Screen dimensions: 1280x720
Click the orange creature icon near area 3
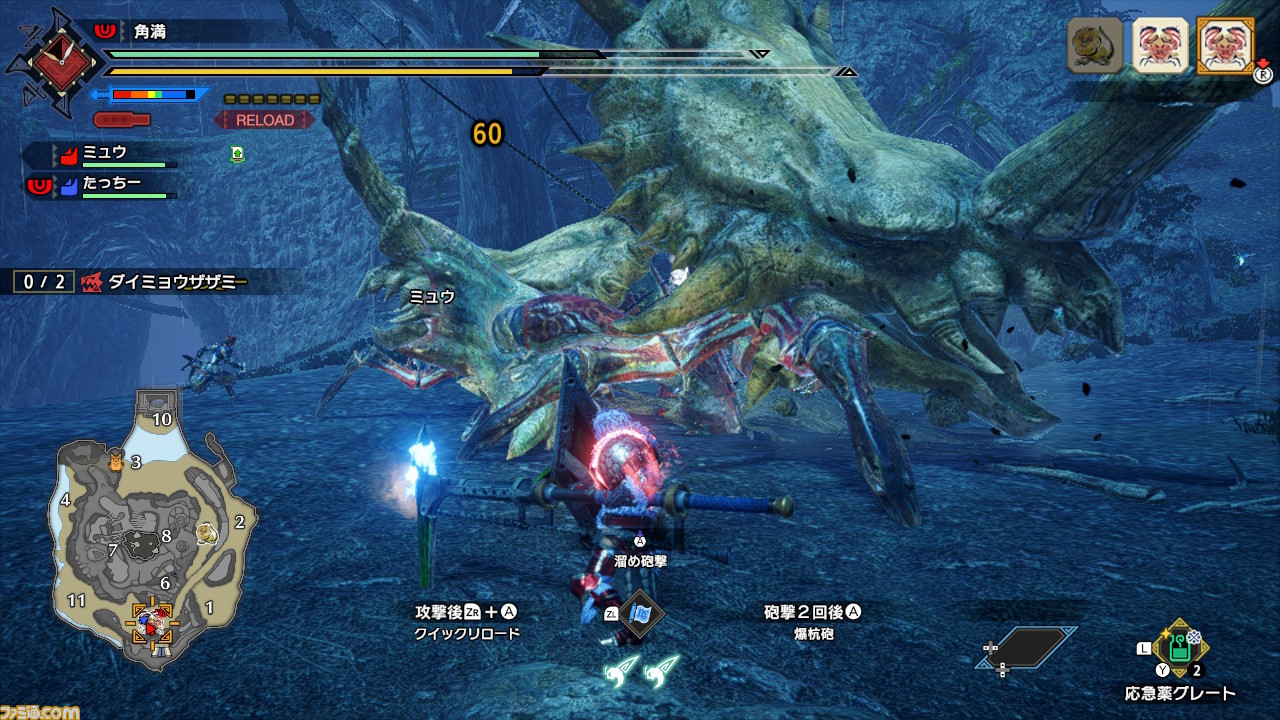click(115, 461)
